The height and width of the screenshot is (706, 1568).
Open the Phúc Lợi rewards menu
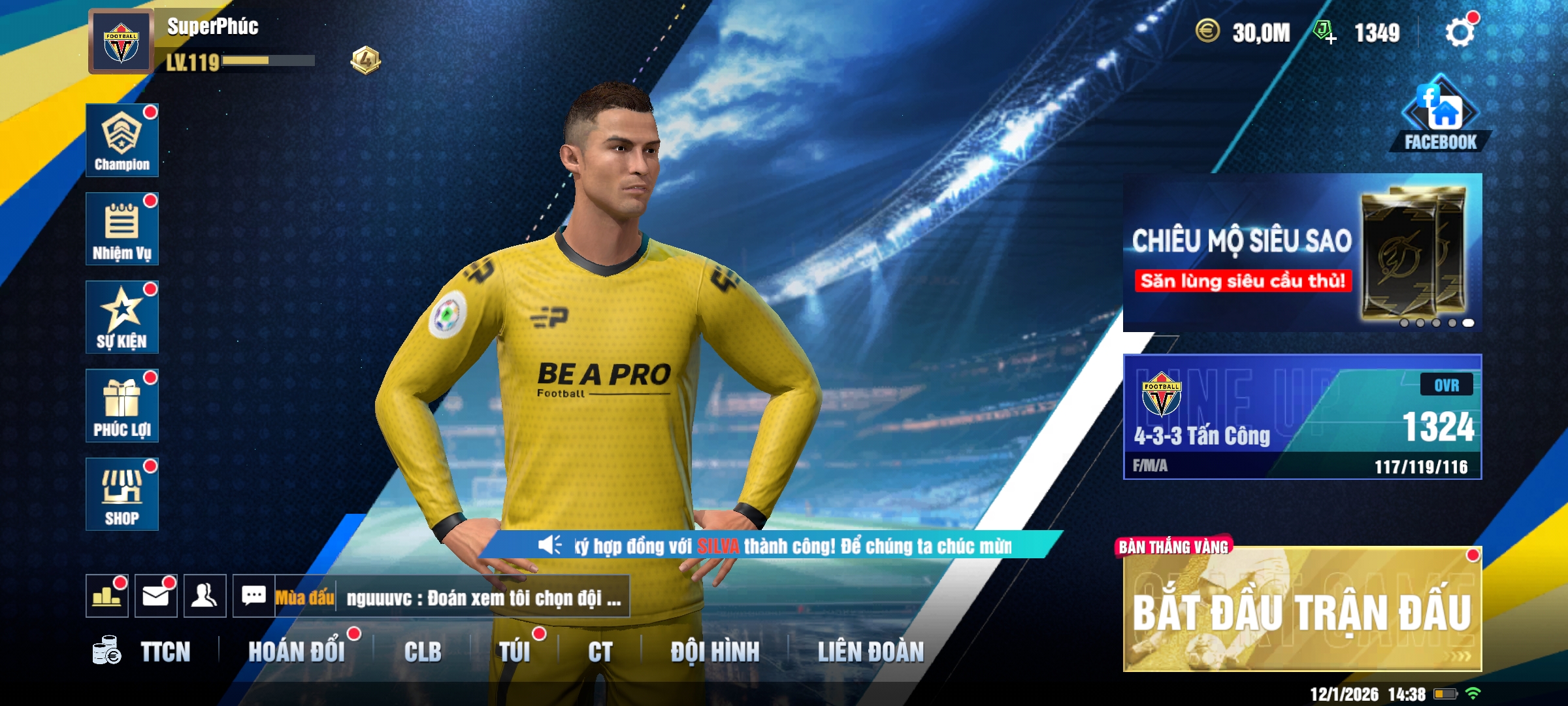coord(122,406)
